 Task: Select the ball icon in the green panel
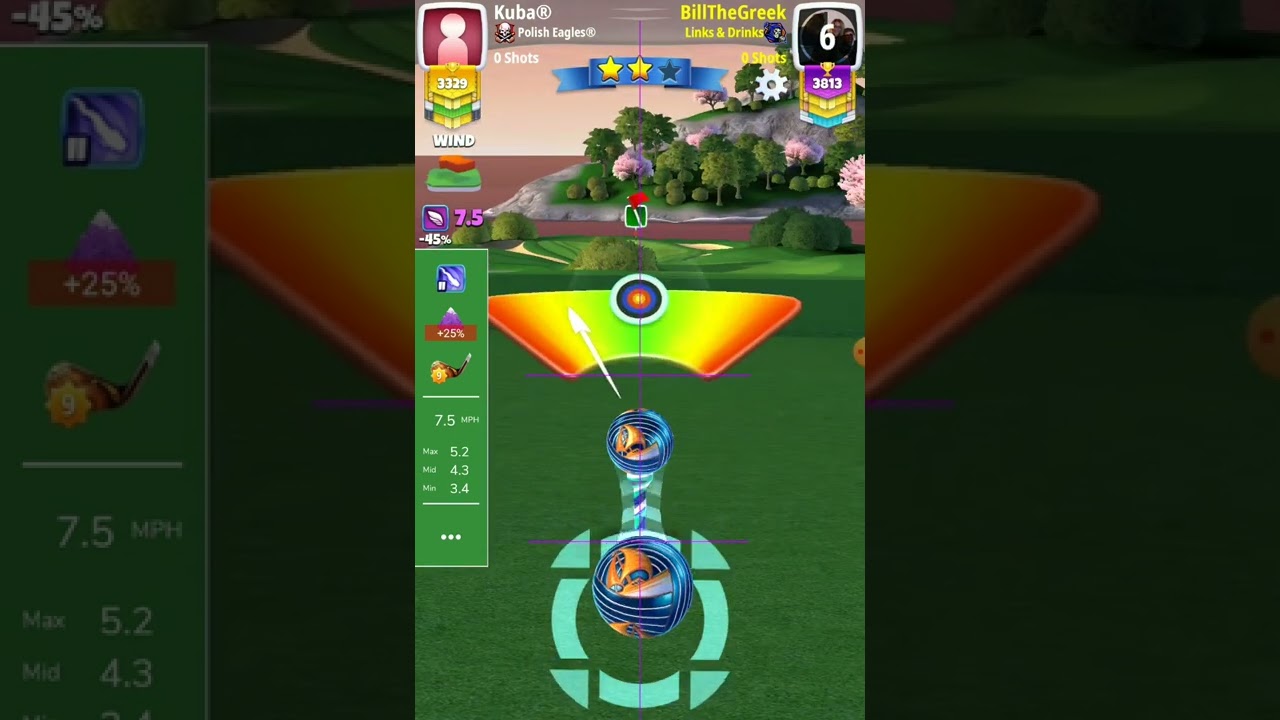point(450,279)
